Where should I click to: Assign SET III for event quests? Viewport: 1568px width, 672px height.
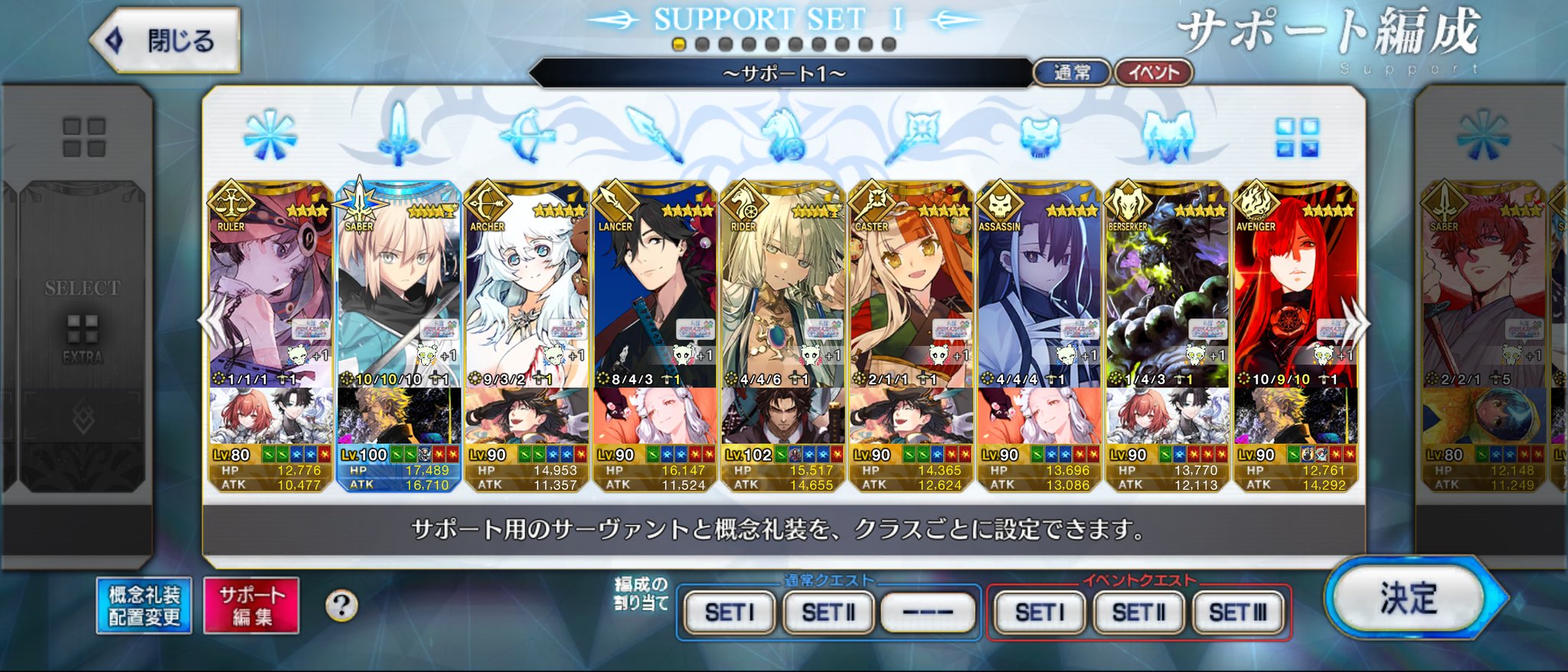[x=1237, y=612]
